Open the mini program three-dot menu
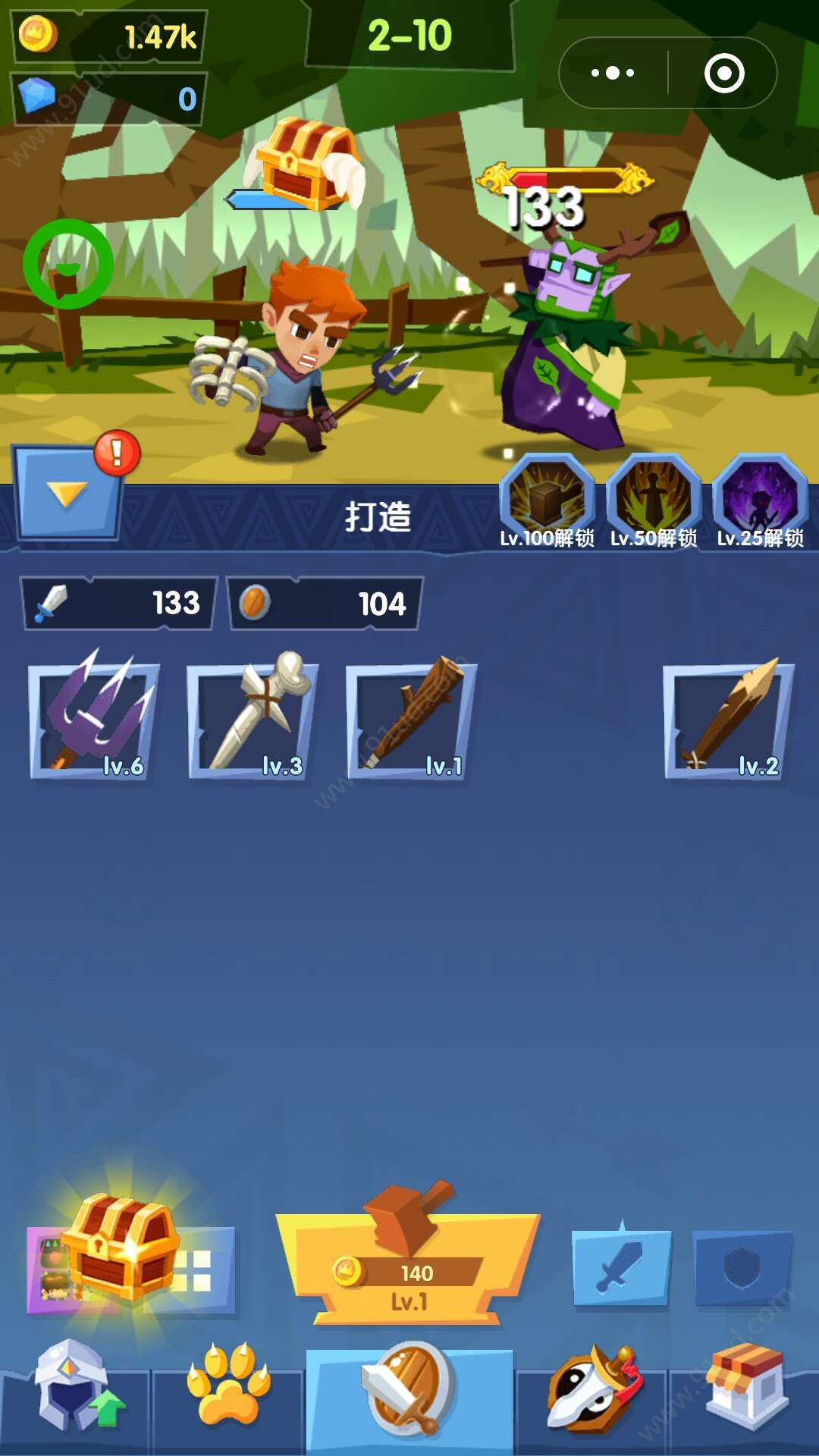819x1456 pixels. [x=613, y=73]
